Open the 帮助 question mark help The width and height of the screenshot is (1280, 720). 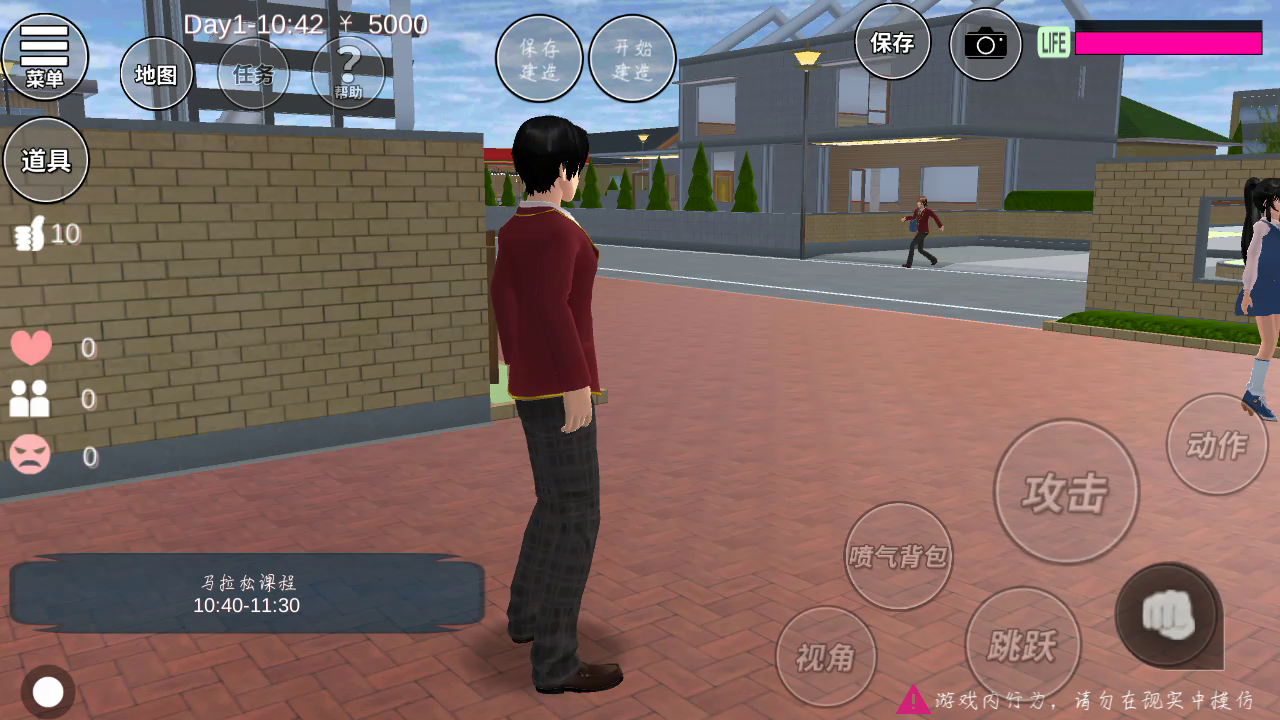pyautogui.click(x=348, y=73)
